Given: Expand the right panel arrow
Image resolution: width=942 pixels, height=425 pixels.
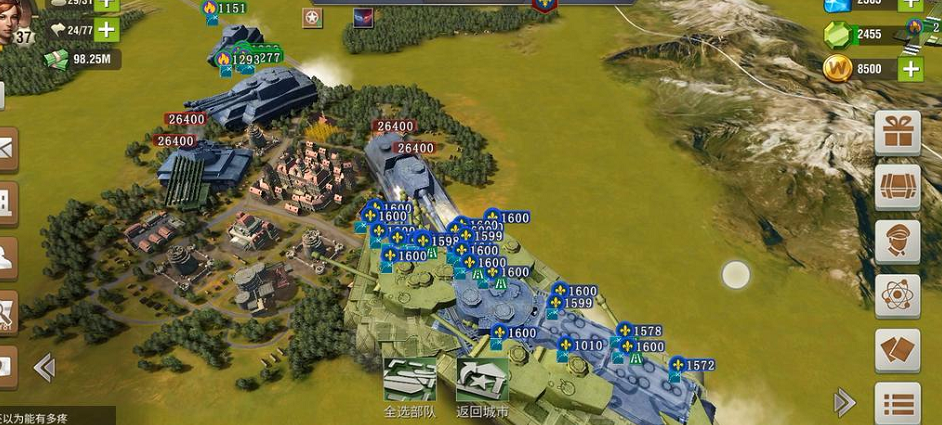Looking at the screenshot, I should 845,402.
